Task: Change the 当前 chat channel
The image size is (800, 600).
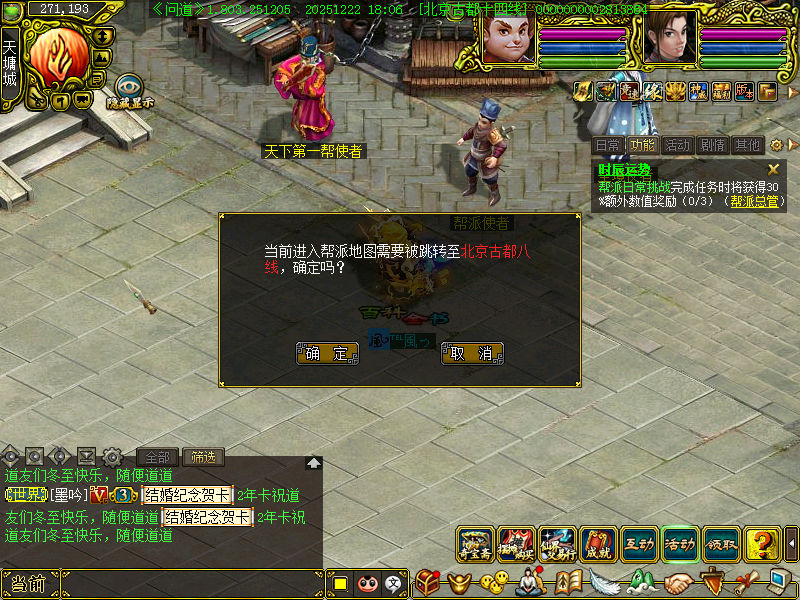Action: click(x=28, y=584)
